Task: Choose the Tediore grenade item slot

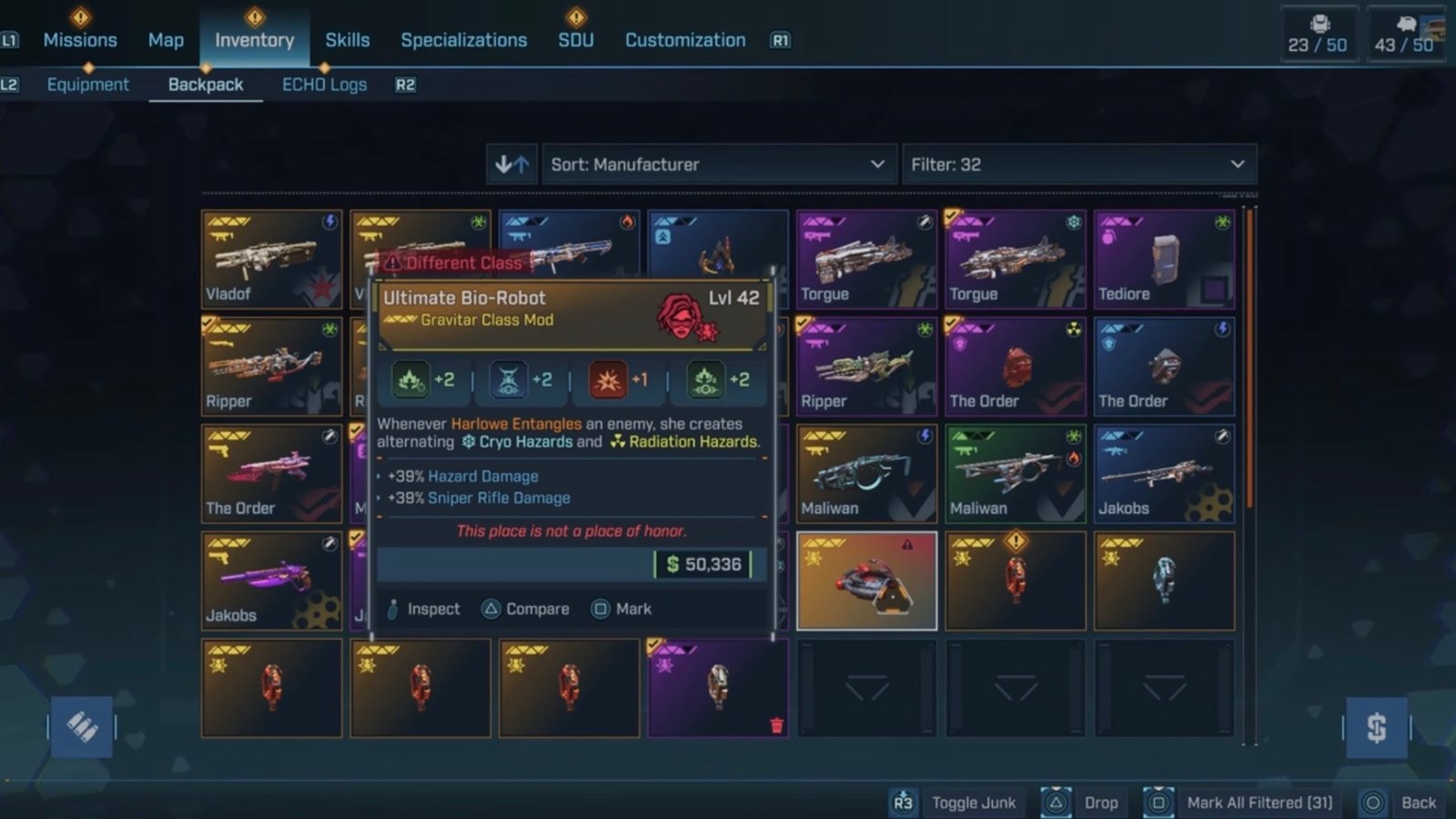Action: [x=1164, y=259]
